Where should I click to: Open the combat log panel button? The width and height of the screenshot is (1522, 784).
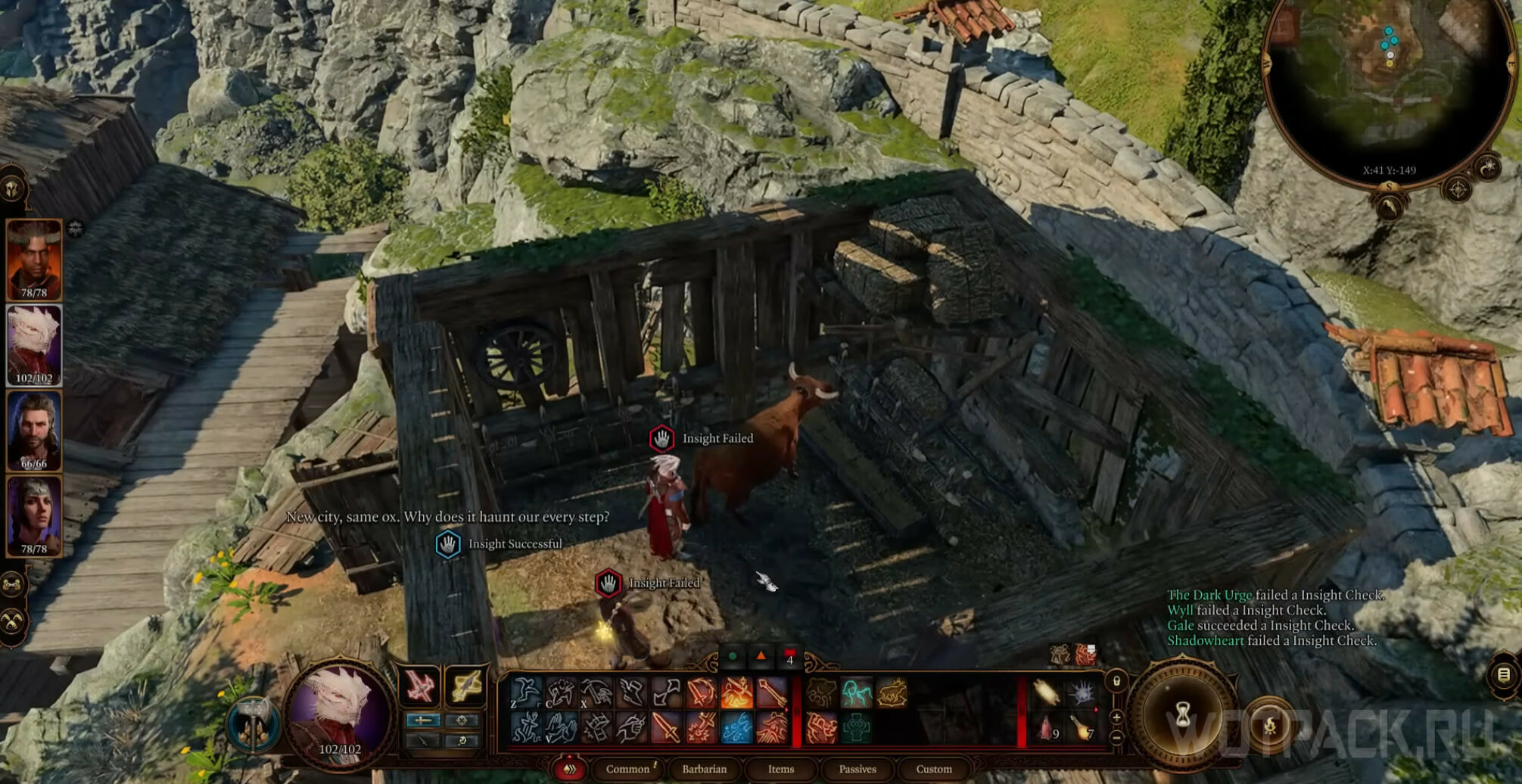point(1504,674)
